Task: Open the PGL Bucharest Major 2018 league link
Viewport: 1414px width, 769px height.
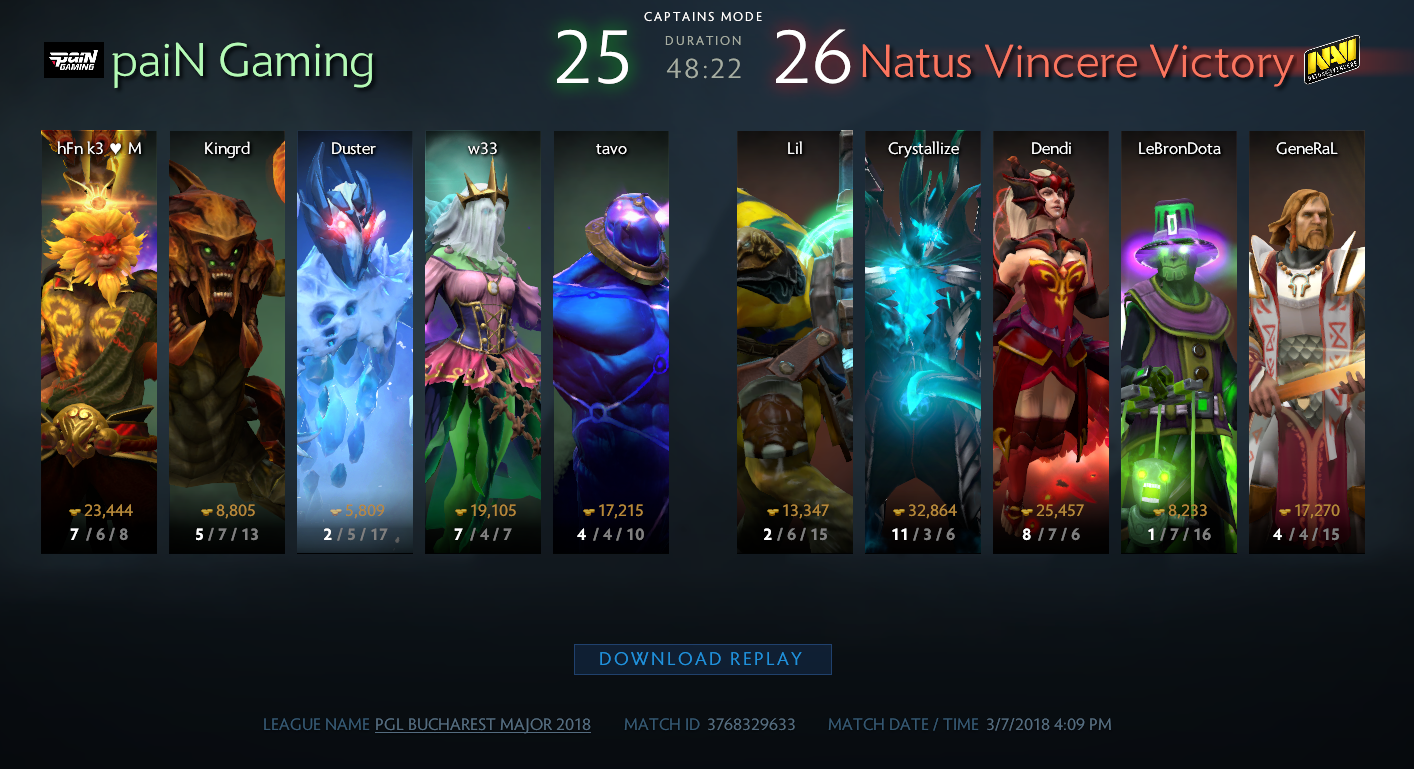Action: pyautogui.click(x=482, y=724)
